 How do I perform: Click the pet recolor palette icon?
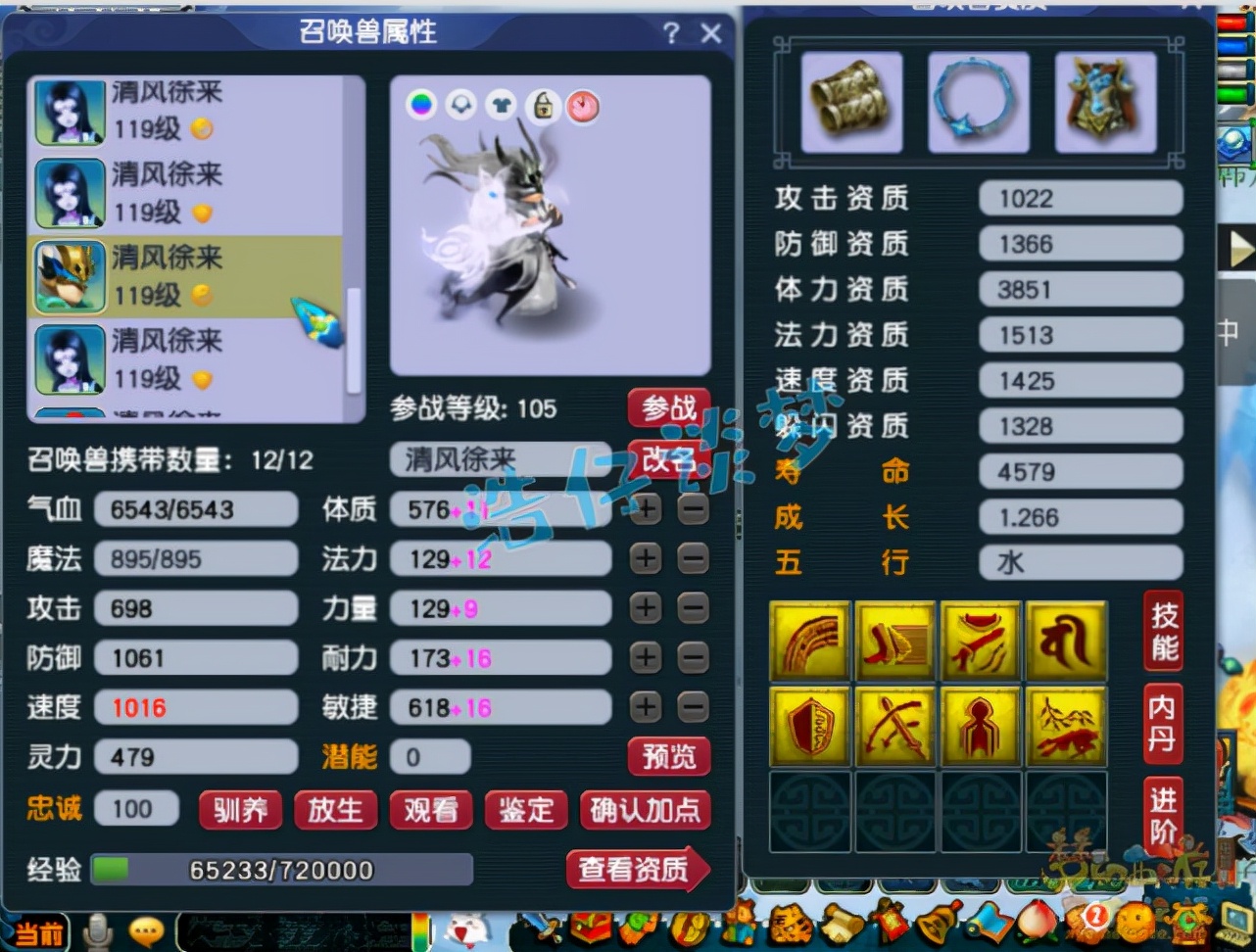pos(421,105)
